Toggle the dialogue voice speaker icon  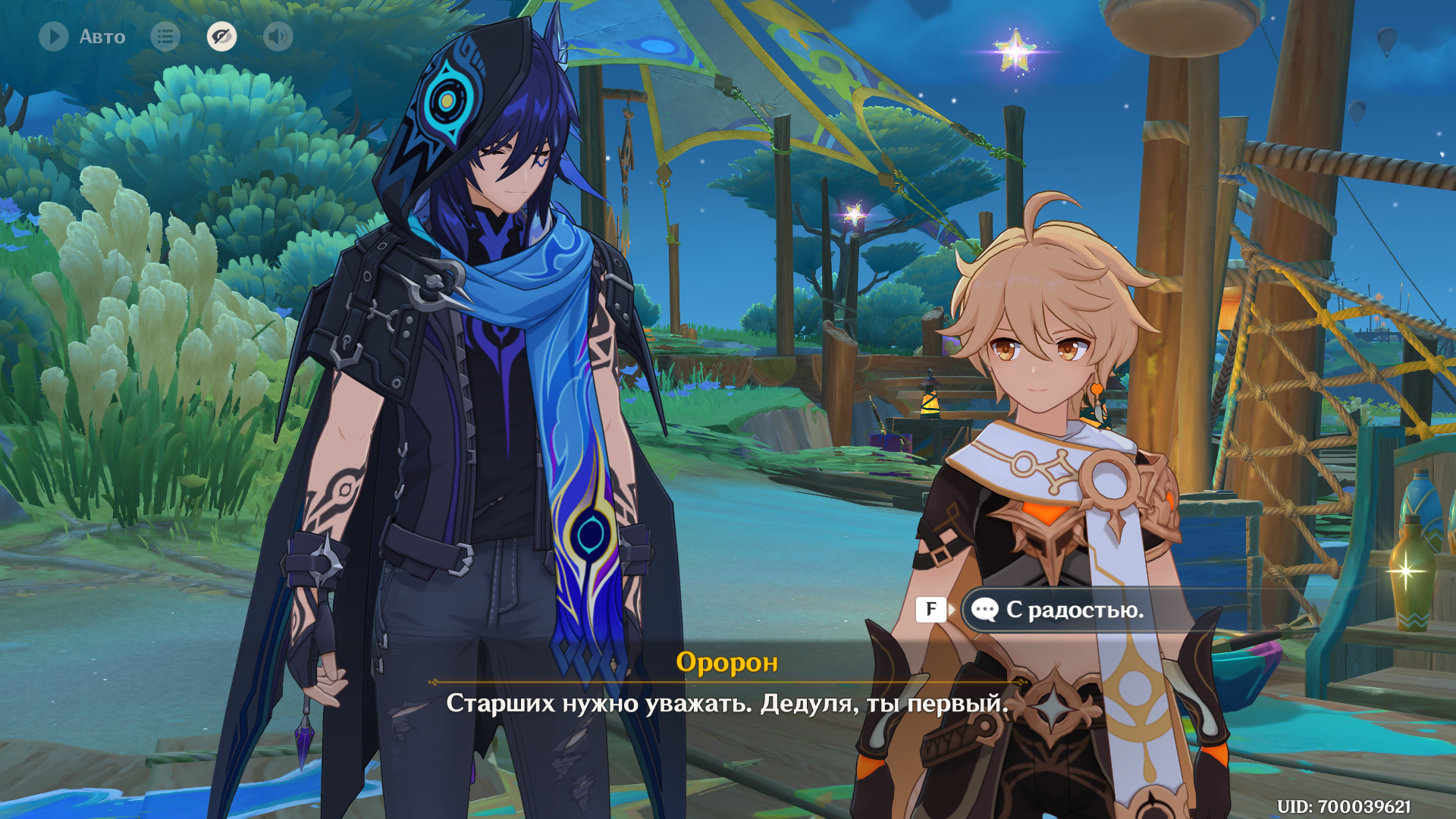click(278, 36)
